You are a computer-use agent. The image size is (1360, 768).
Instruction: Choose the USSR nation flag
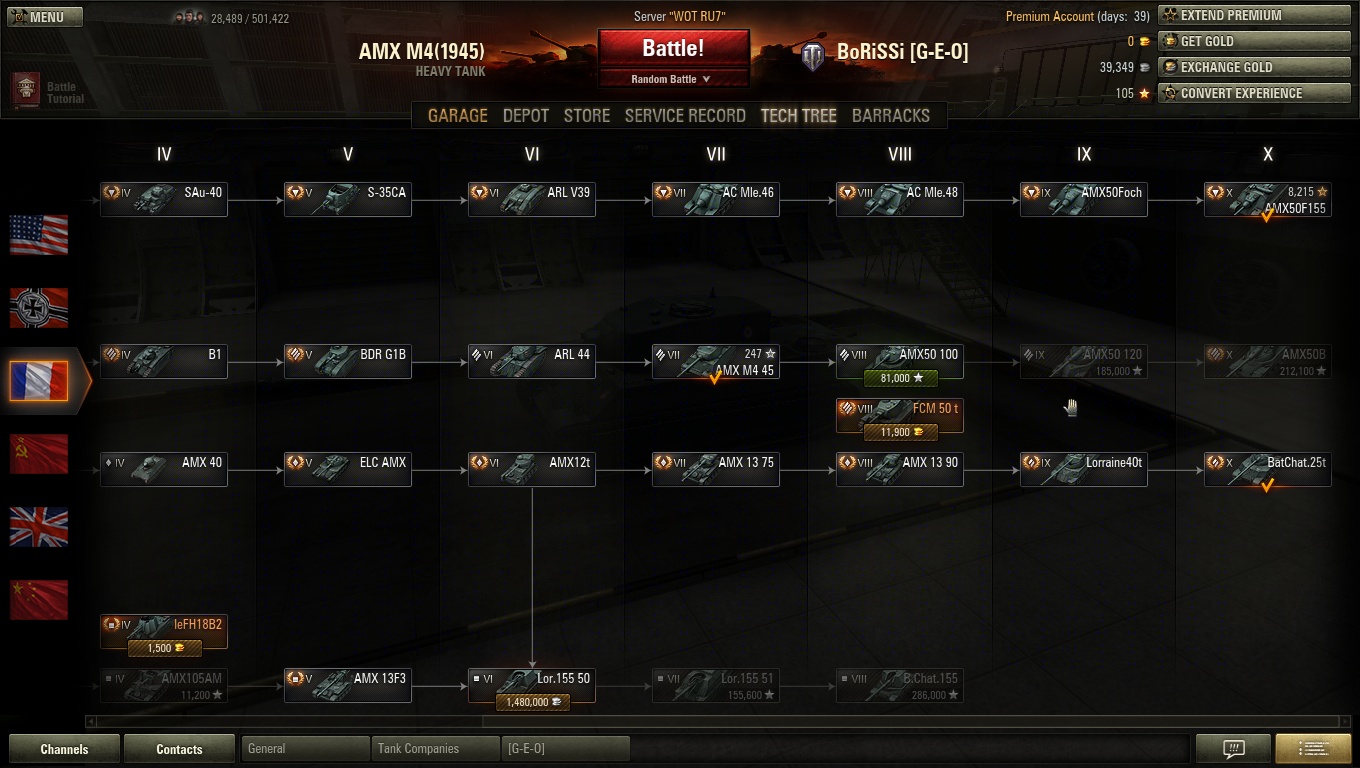coord(39,454)
